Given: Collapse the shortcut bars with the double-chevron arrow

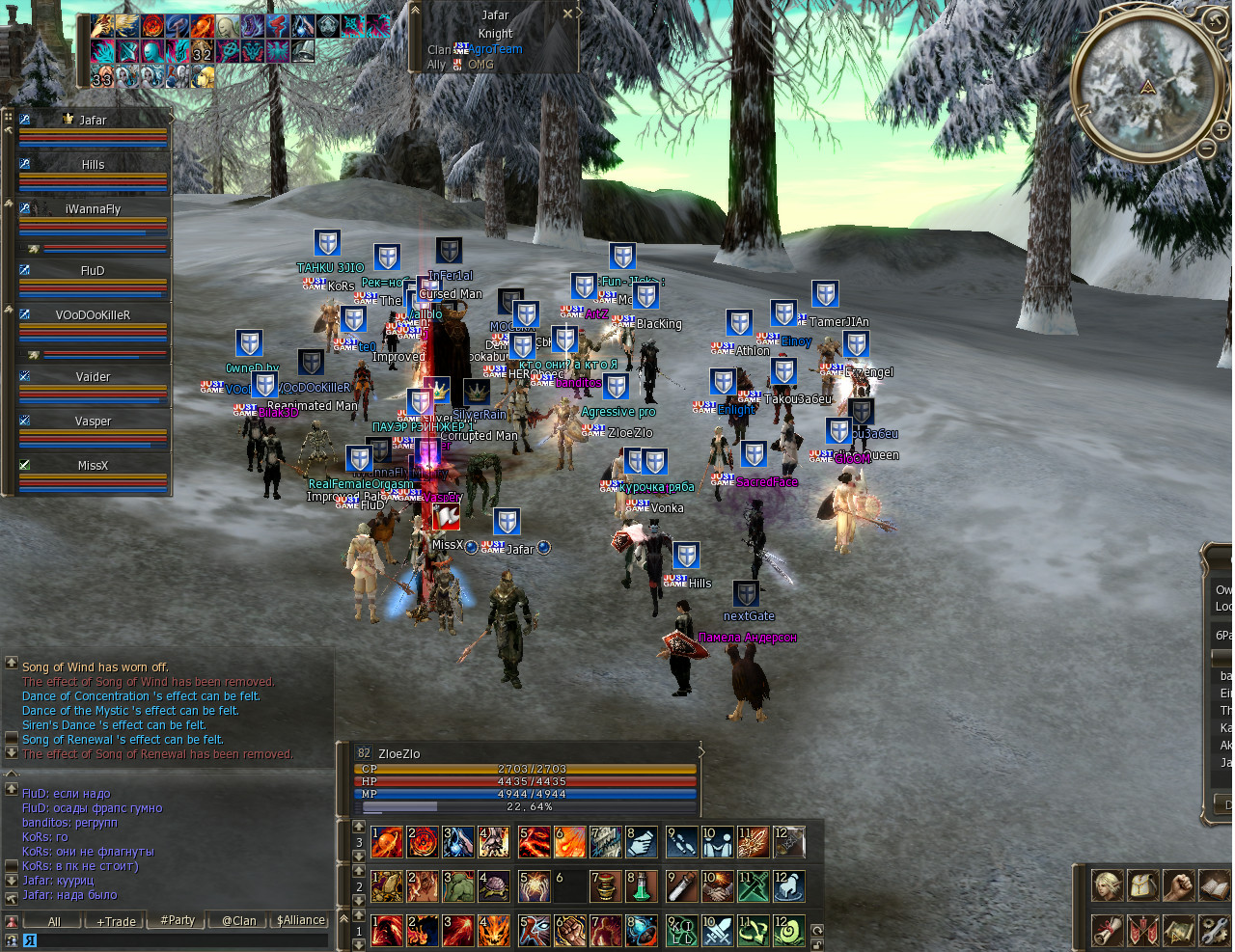Looking at the screenshot, I should click(342, 916).
